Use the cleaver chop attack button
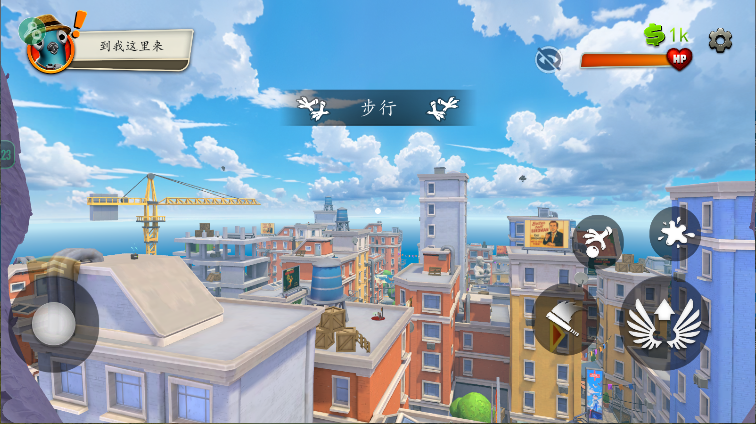Image resolution: width=756 pixels, height=424 pixels. coord(565,320)
